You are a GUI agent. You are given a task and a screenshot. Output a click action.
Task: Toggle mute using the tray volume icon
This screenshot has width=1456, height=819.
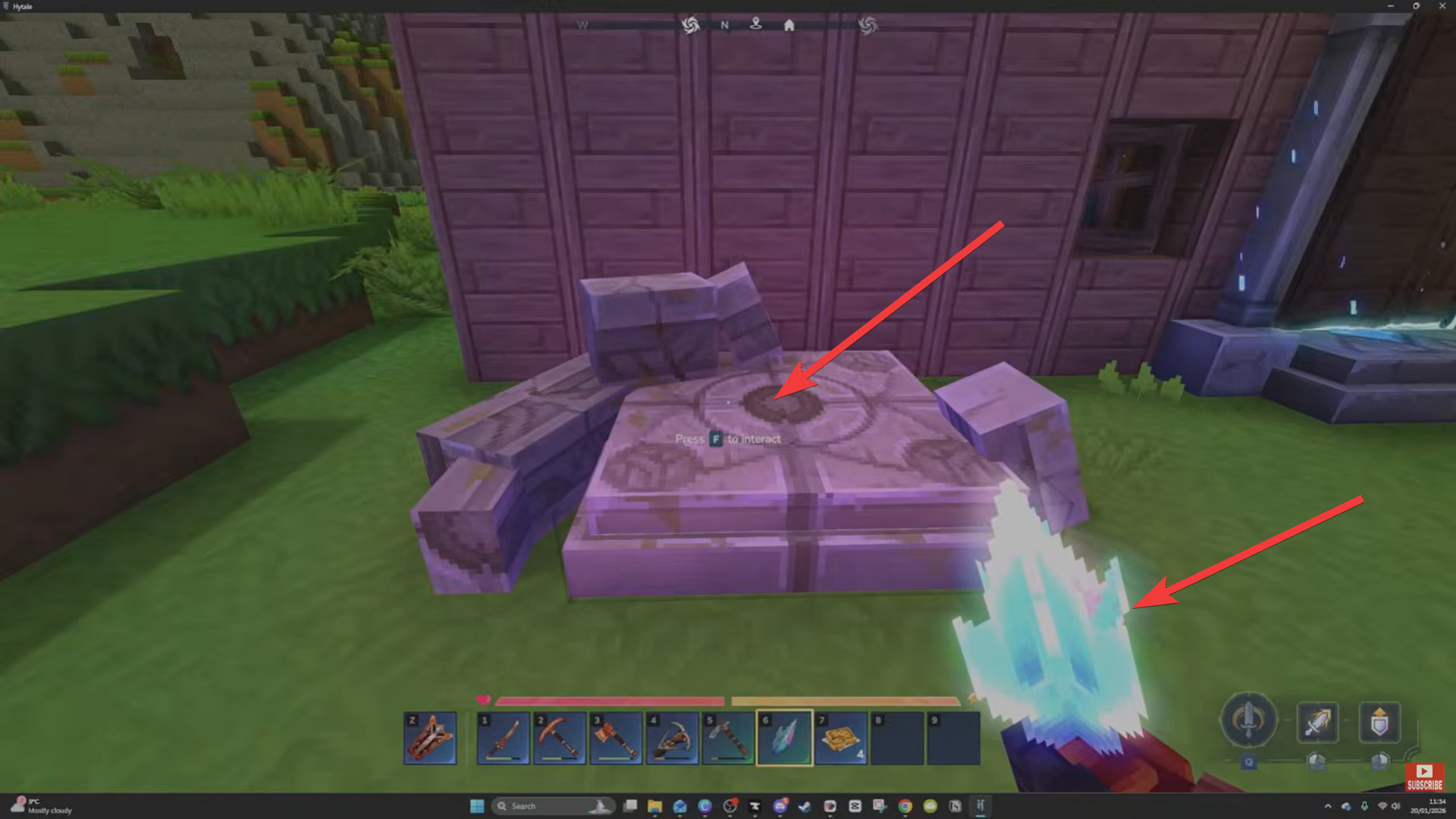point(1396,806)
